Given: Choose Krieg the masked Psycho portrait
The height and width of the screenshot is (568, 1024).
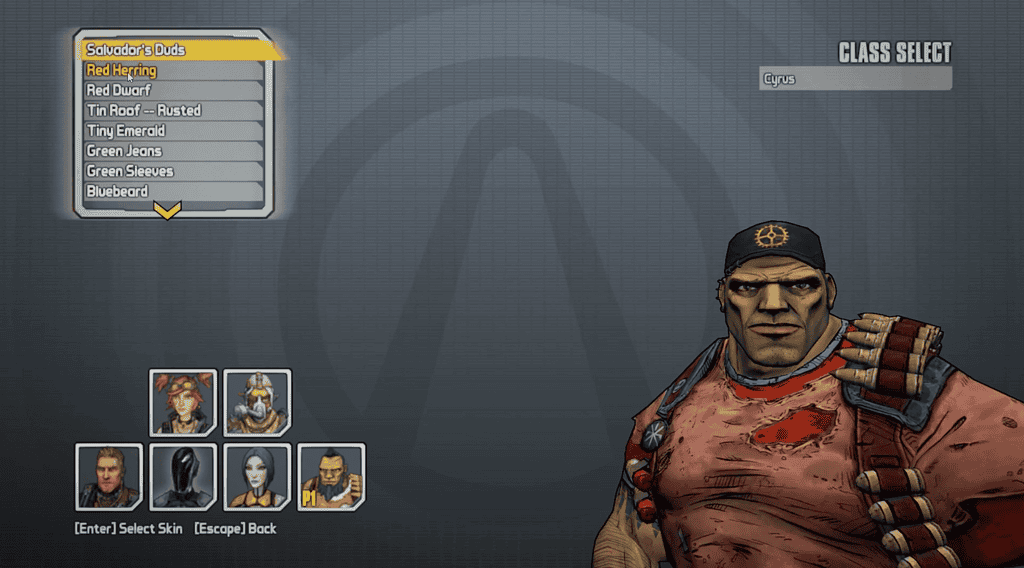Looking at the screenshot, I should [257, 402].
